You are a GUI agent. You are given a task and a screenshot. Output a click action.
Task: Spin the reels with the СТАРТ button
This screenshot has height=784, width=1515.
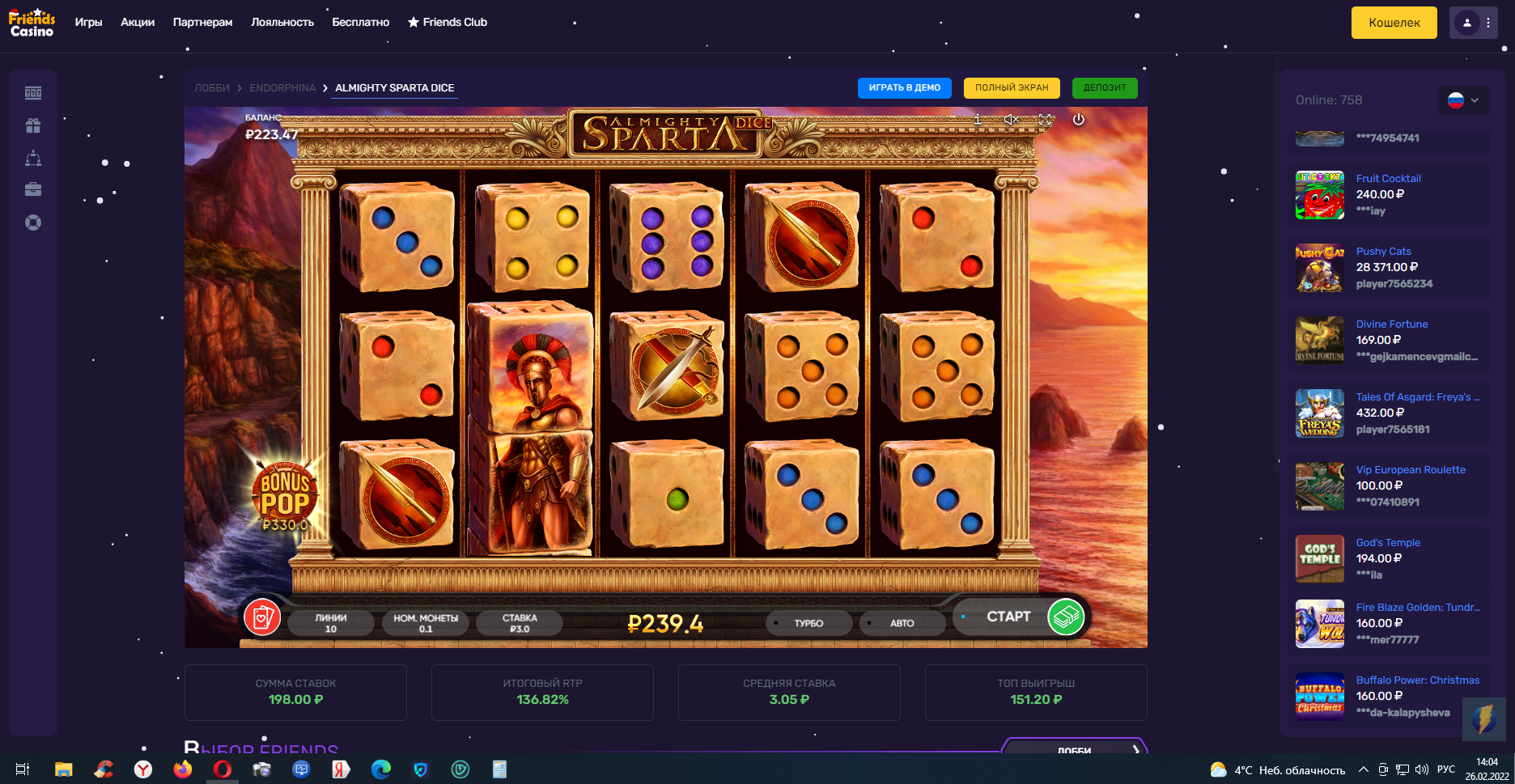tap(1020, 617)
